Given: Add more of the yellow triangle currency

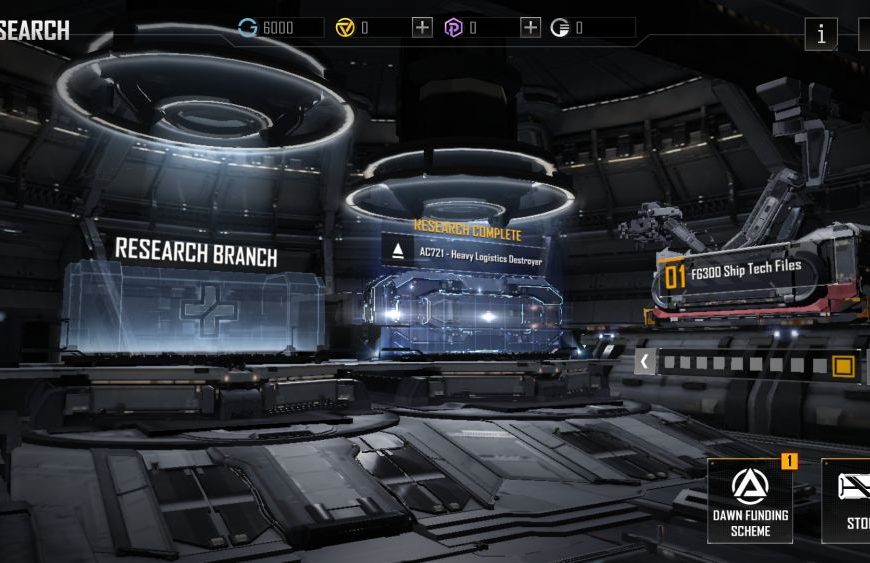Looking at the screenshot, I should 423,28.
